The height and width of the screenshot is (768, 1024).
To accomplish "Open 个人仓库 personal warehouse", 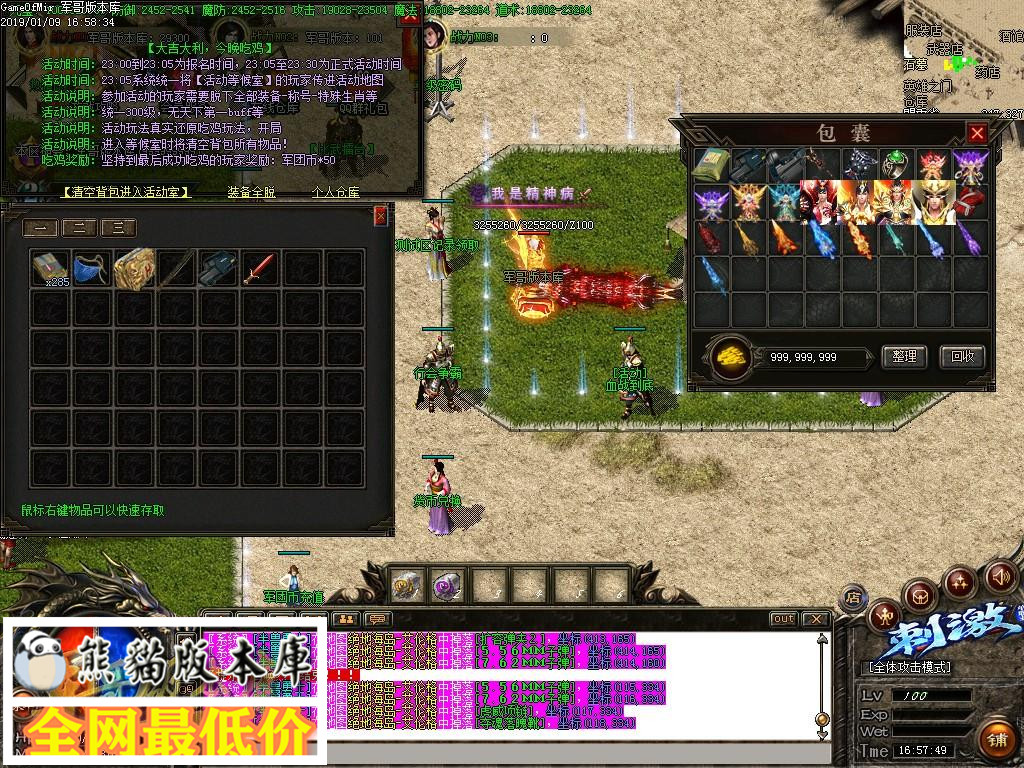I will (x=335, y=192).
